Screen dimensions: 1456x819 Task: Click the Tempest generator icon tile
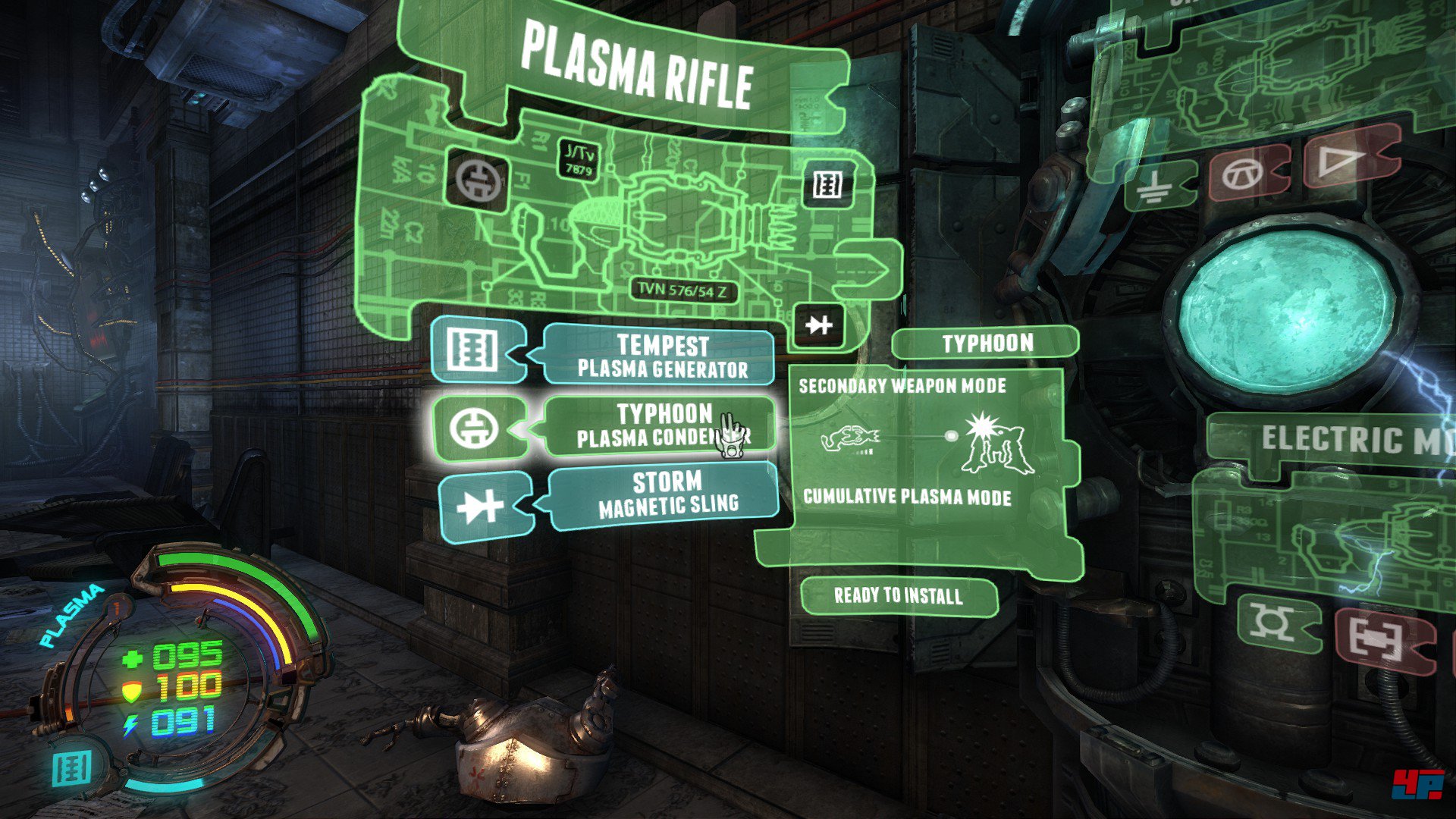click(x=475, y=350)
